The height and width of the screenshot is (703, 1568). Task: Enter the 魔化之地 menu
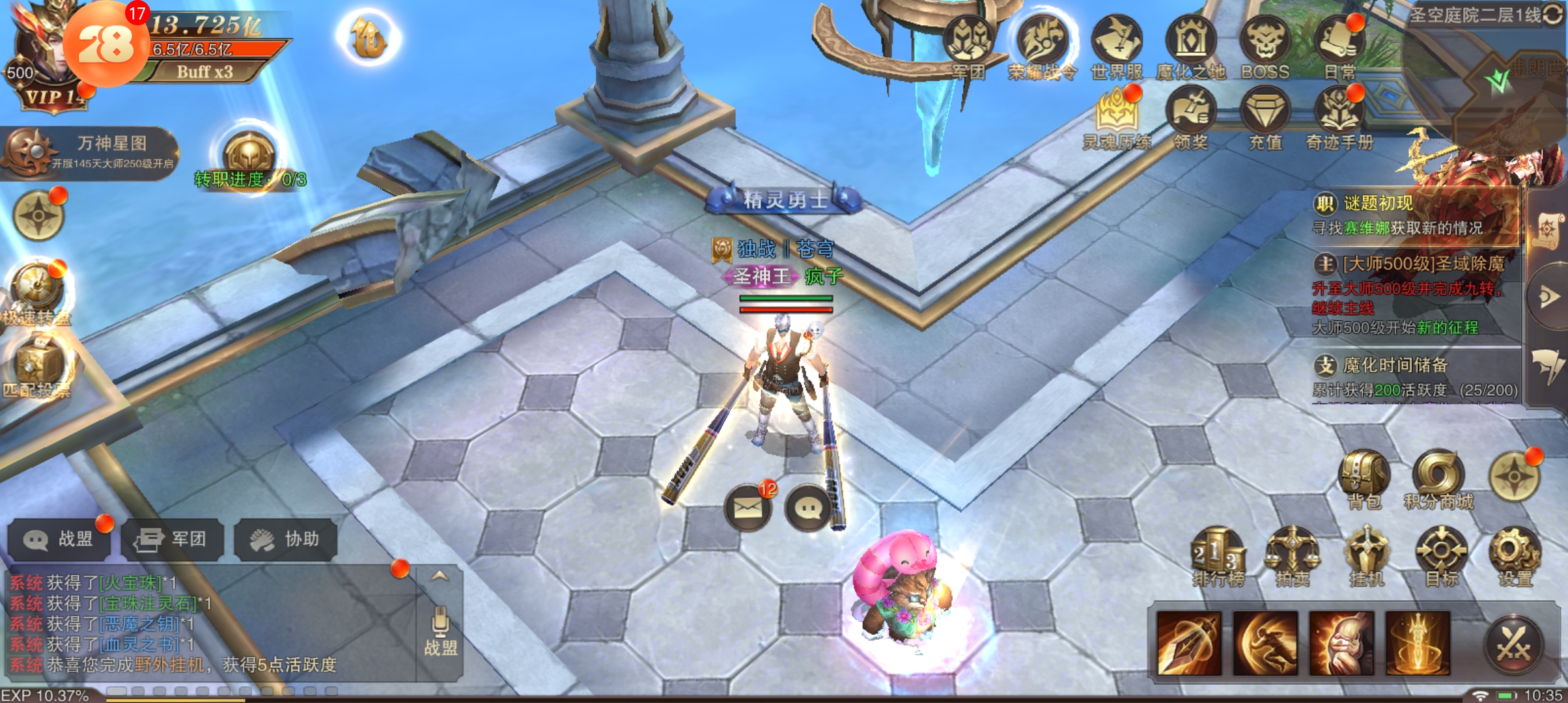click(x=1190, y=44)
